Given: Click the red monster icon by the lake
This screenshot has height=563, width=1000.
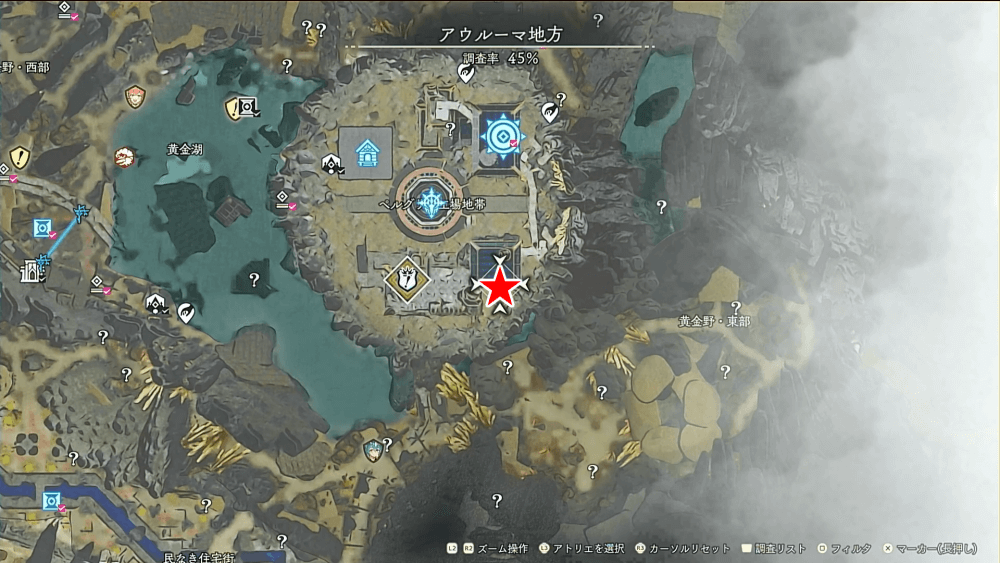Looking at the screenshot, I should pyautogui.click(x=124, y=157).
